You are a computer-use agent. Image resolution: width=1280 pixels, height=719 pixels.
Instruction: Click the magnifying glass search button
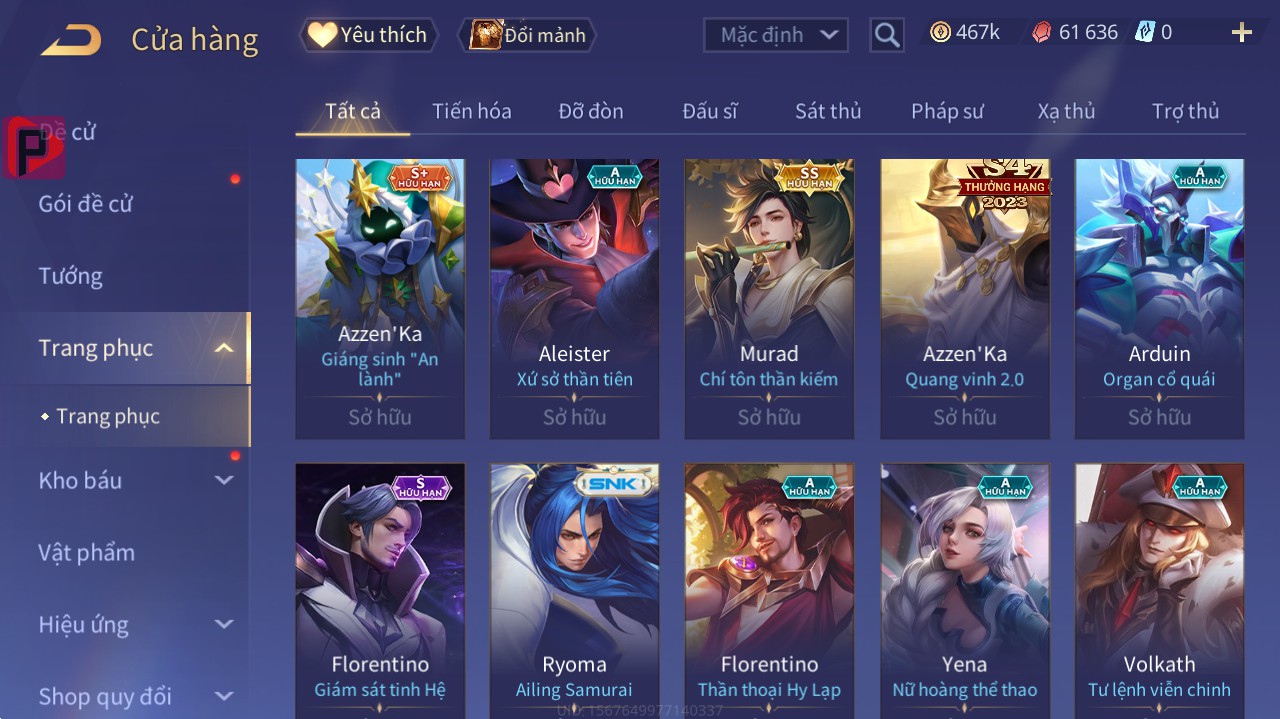[x=887, y=35]
